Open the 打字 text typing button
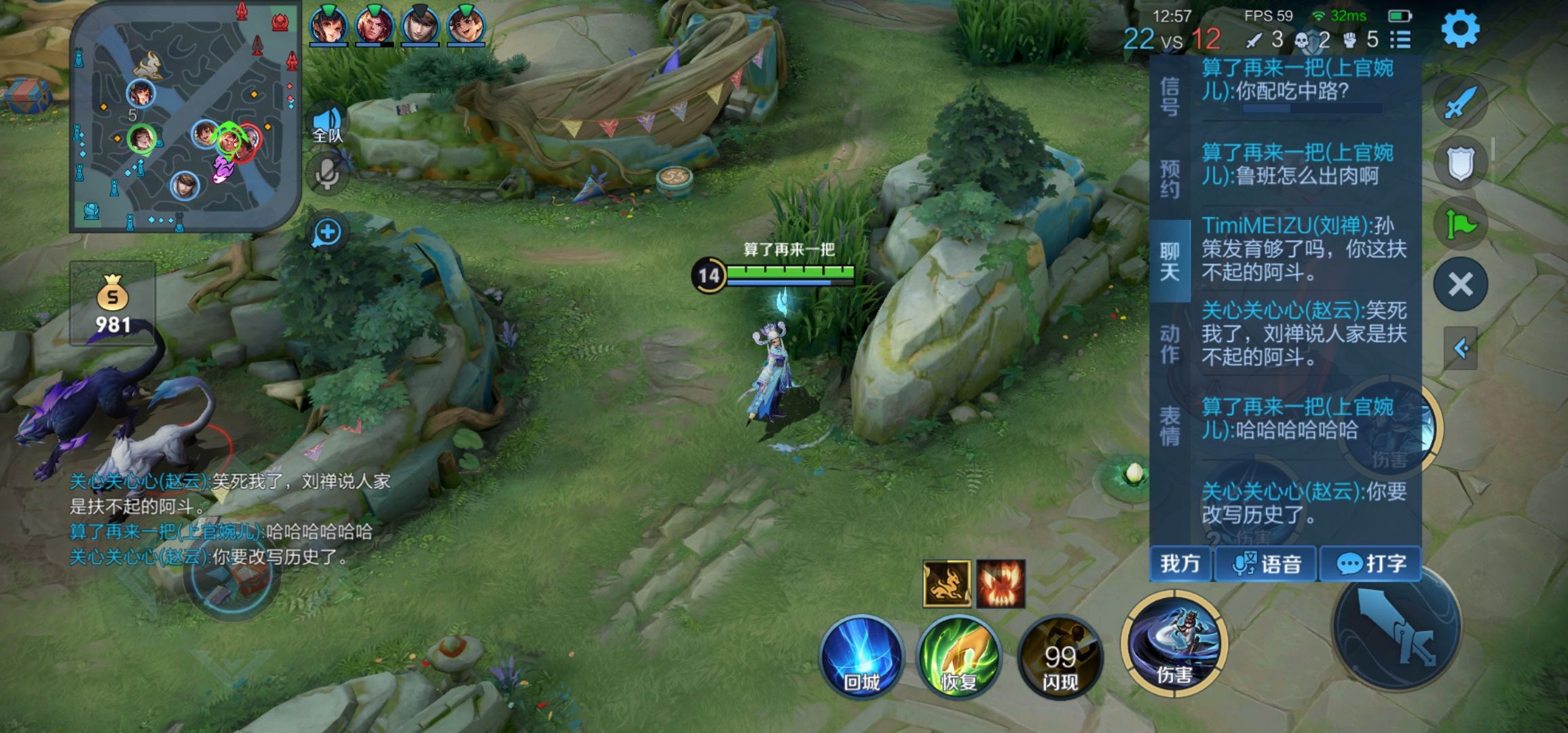The image size is (1568, 733). (x=1370, y=564)
